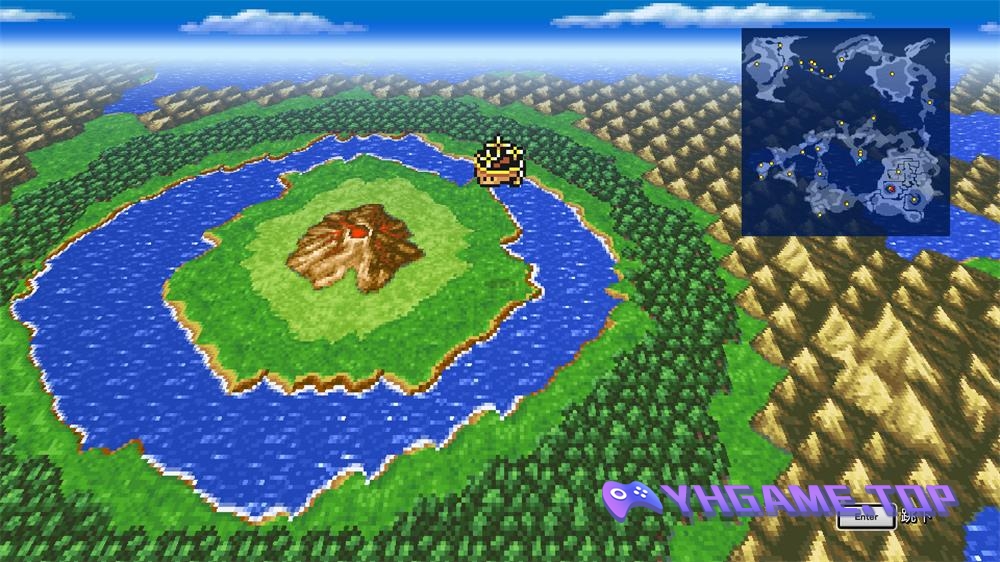Select the red location marker on minimap
This screenshot has width=1000, height=562.
(x=890, y=187)
